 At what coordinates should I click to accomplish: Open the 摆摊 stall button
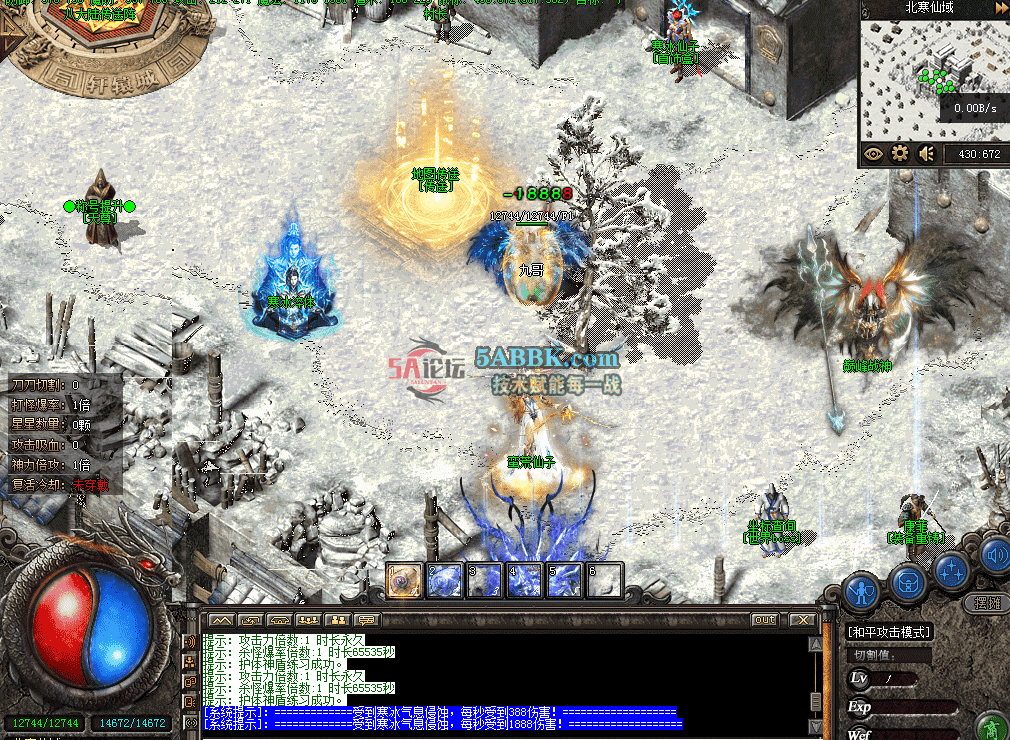click(986, 603)
